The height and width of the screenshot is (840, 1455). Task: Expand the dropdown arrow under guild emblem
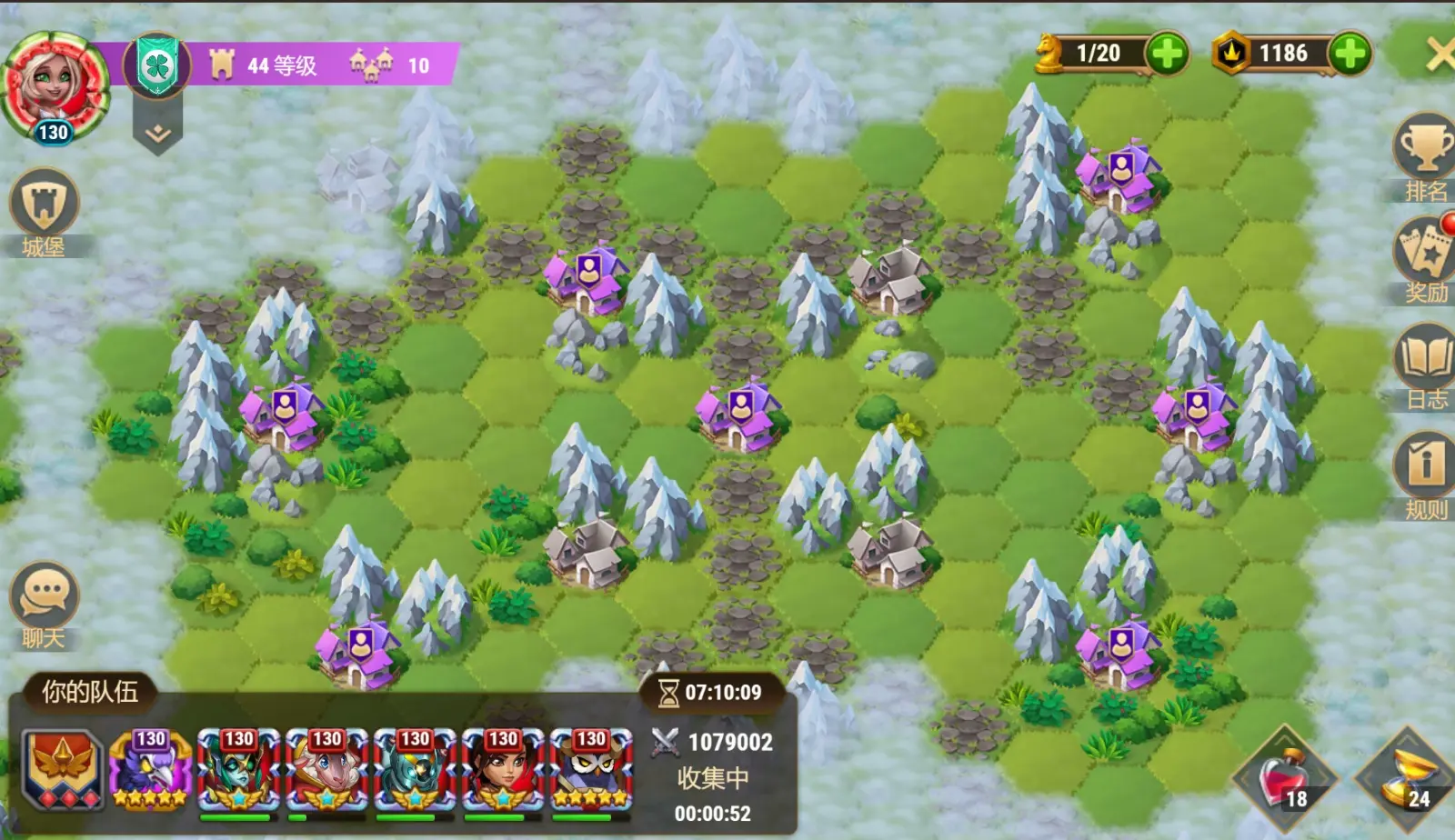157,135
